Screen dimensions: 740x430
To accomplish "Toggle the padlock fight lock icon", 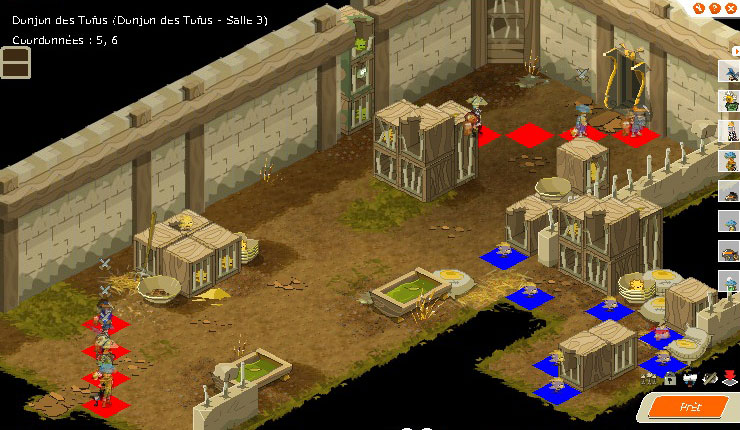I will [x=670, y=378].
